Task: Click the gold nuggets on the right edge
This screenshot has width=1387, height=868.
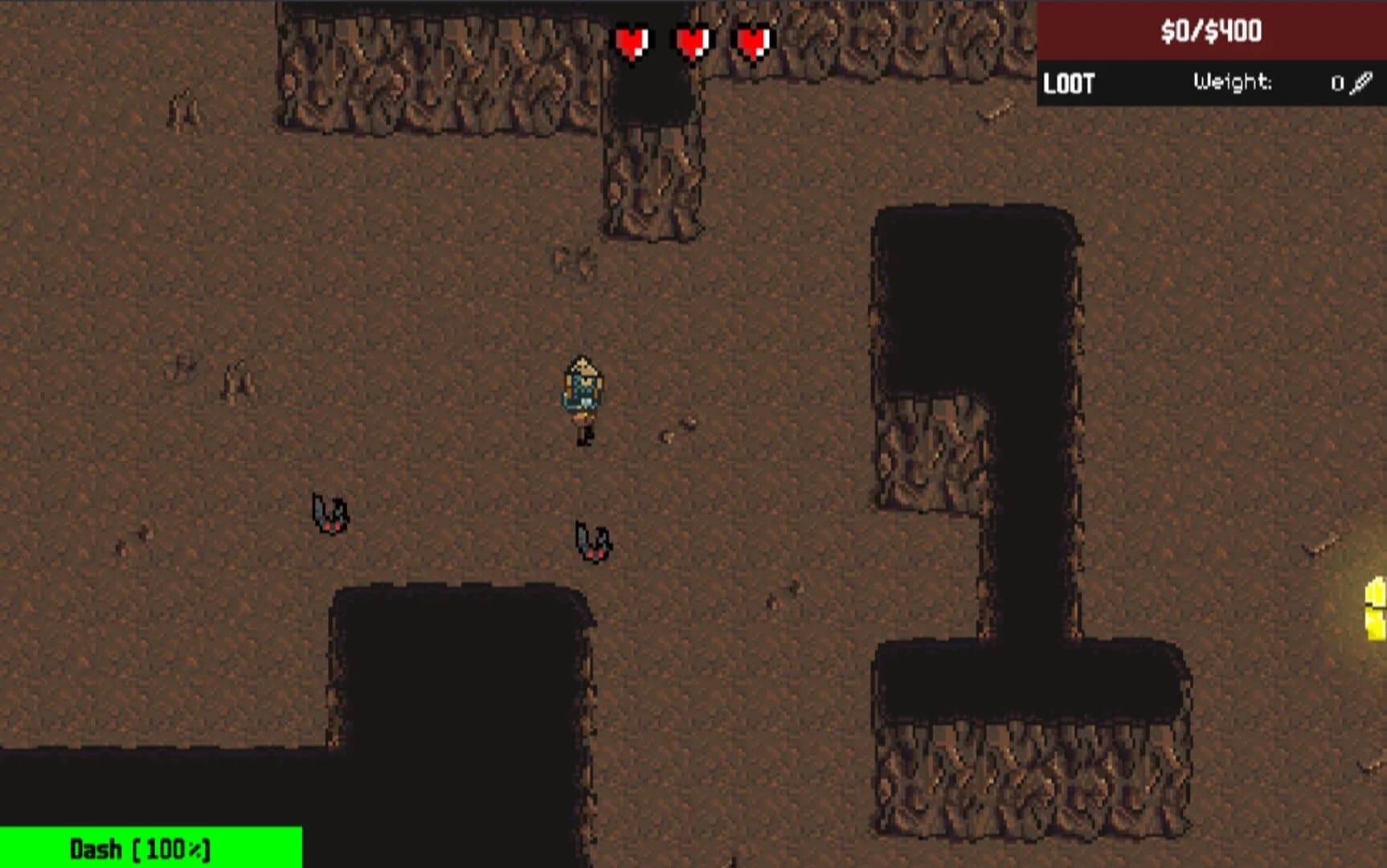Action: click(1374, 611)
